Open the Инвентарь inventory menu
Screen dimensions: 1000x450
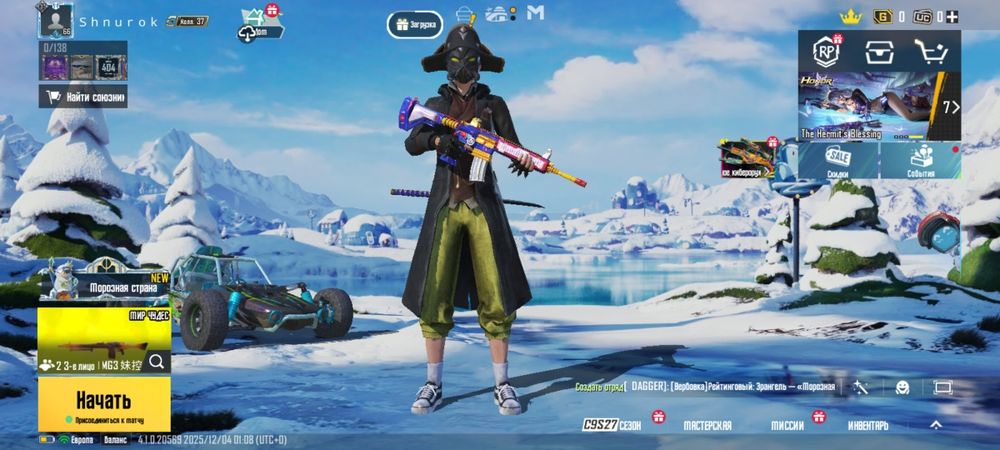click(867, 425)
